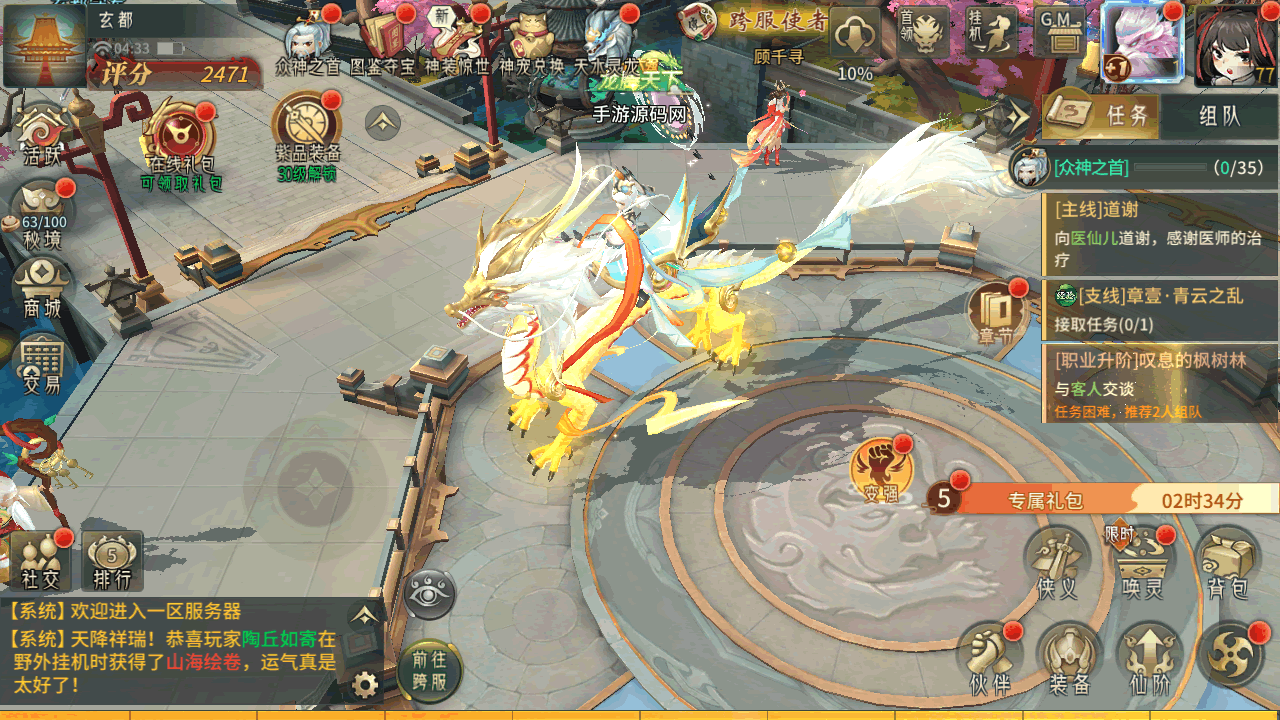
Task: Switch to the 组队 team tab
Action: point(1219,115)
